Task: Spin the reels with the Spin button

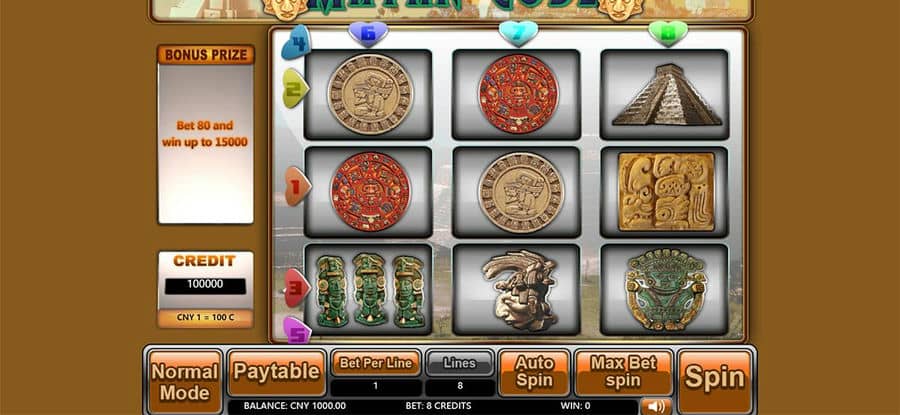Action: click(x=714, y=379)
